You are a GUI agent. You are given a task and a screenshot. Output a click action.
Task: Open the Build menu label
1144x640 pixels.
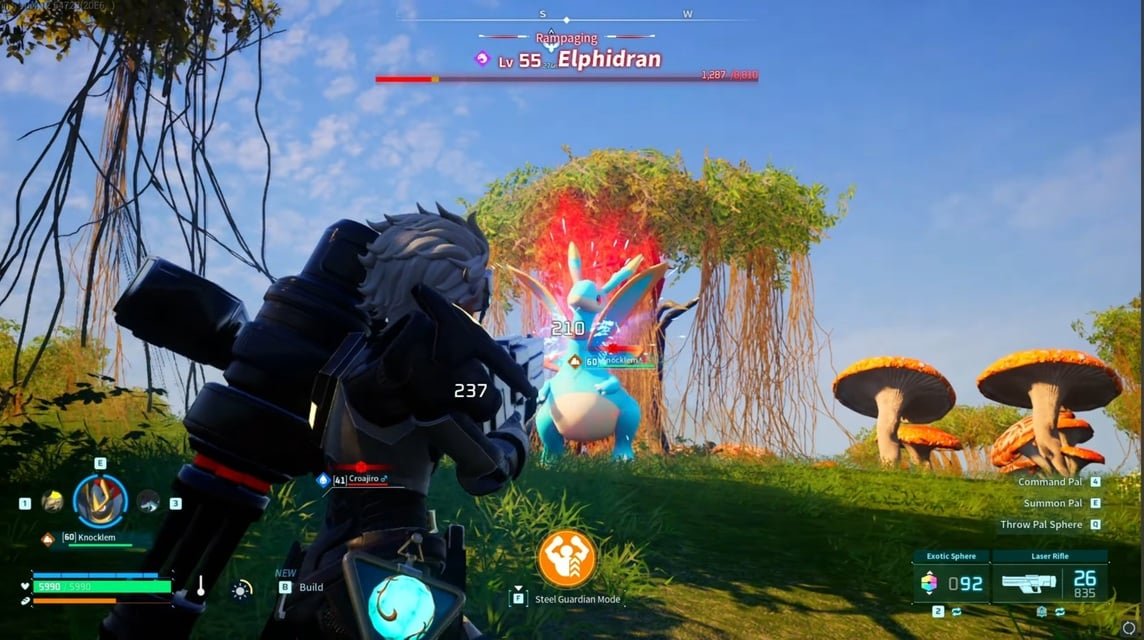(311, 587)
